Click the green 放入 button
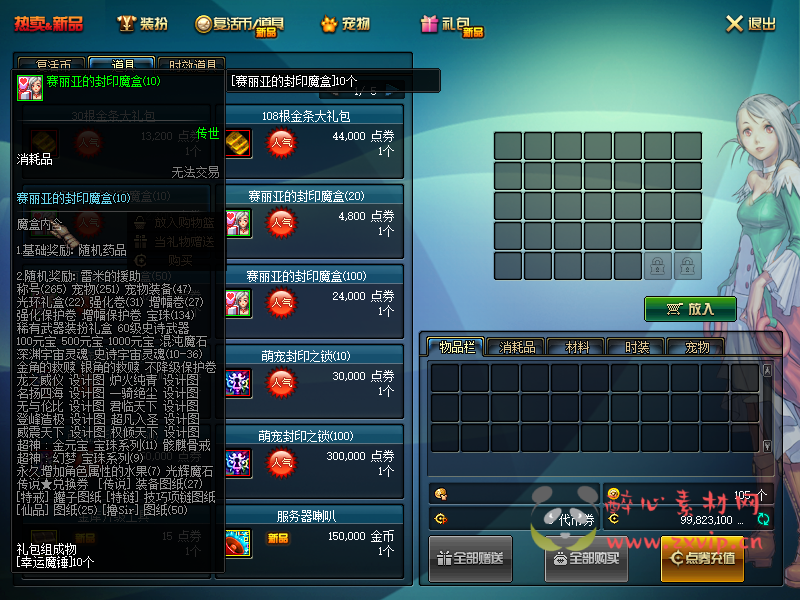 pyautogui.click(x=690, y=309)
